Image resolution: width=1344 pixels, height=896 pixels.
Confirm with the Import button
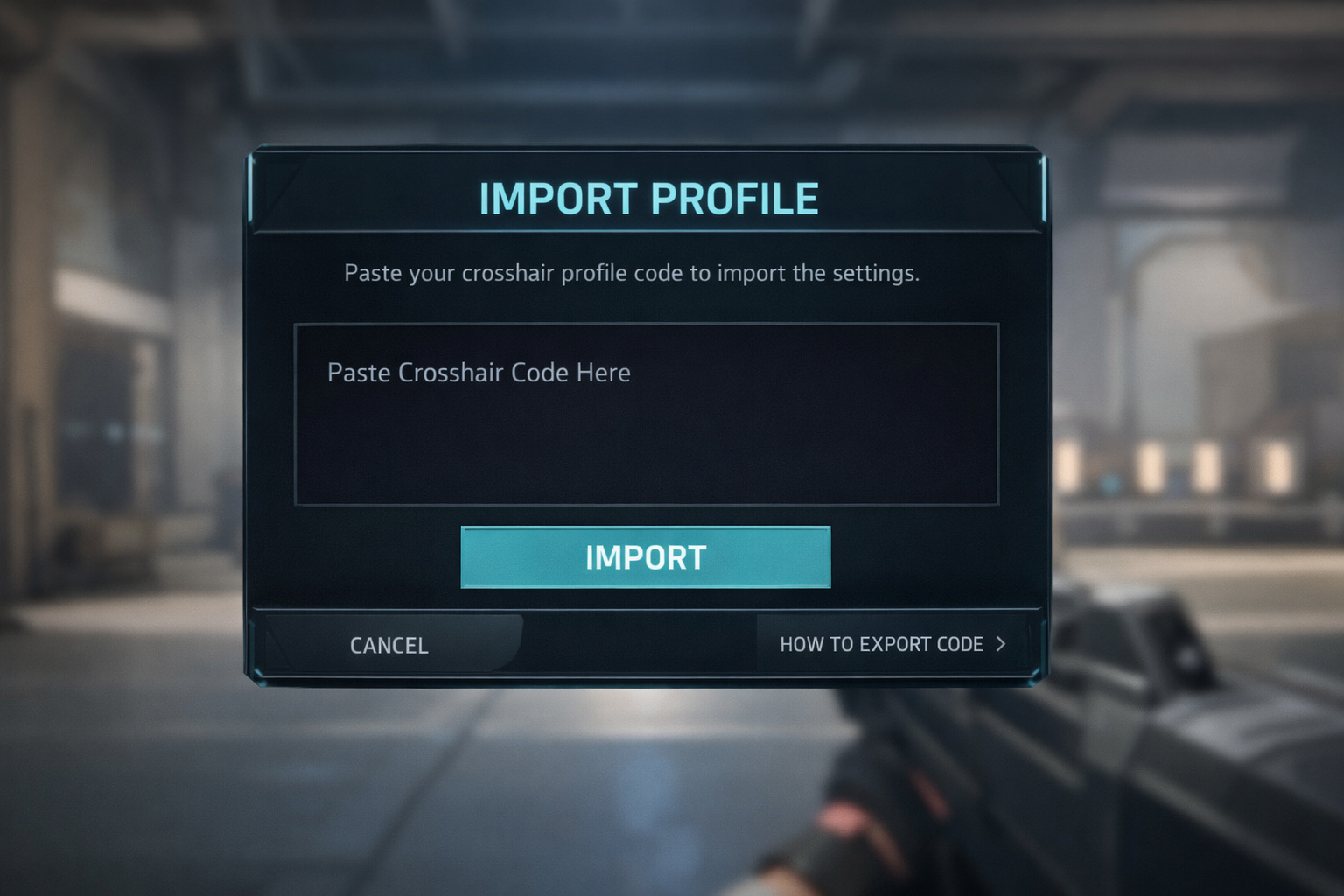click(x=646, y=557)
